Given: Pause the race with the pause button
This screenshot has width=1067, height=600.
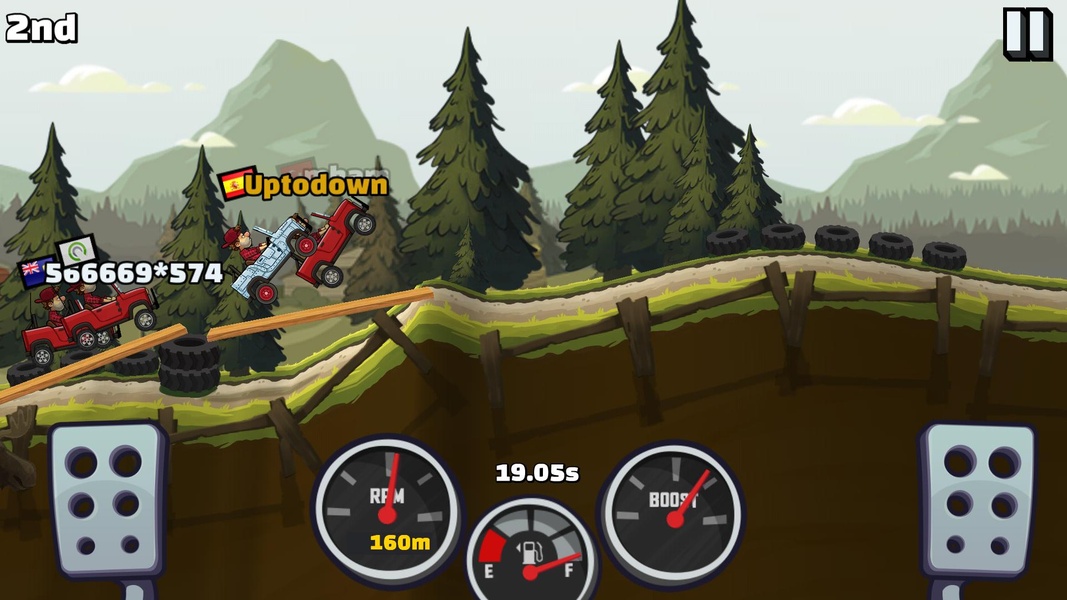Looking at the screenshot, I should coord(1027,34).
